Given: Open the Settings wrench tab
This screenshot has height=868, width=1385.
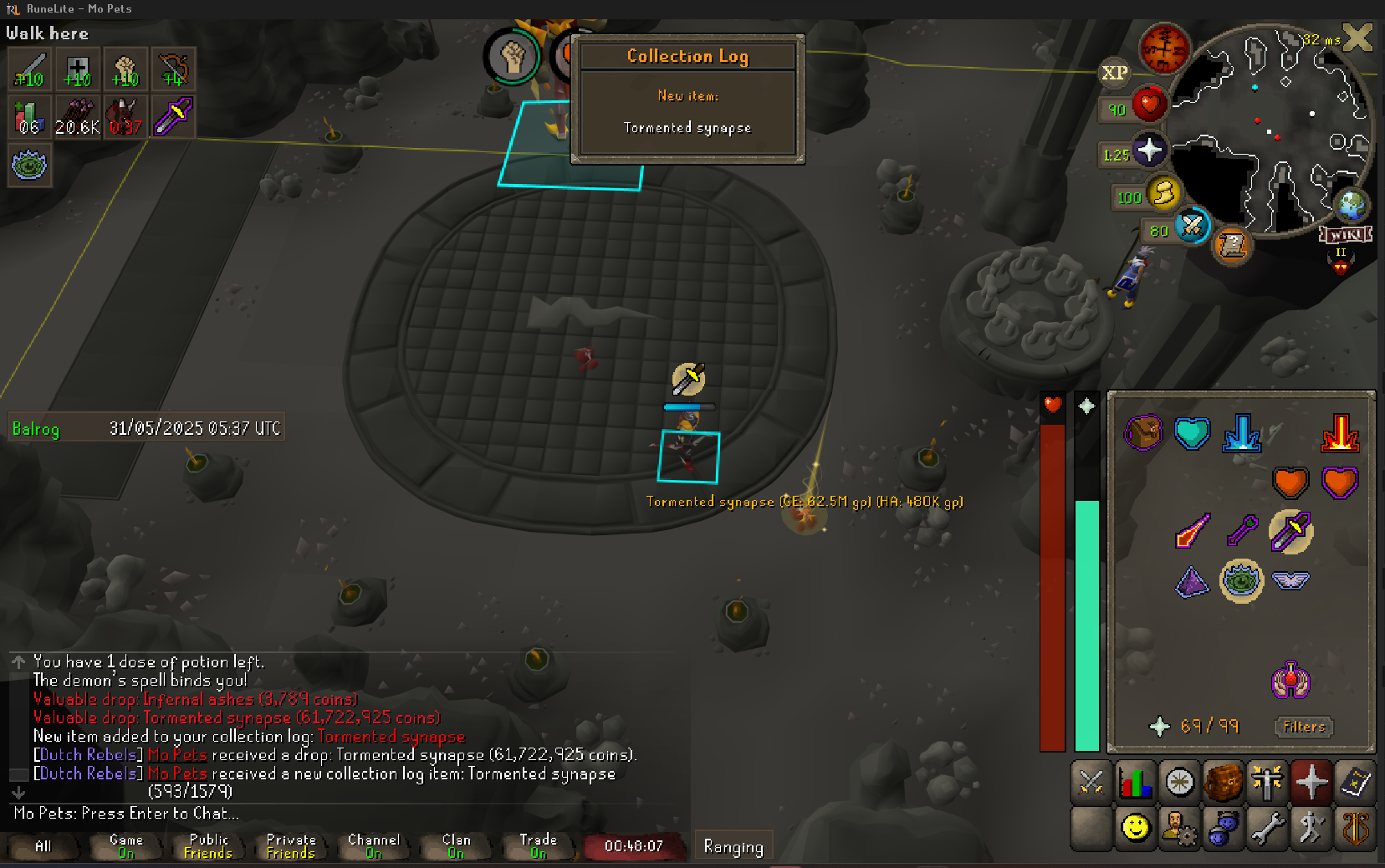Looking at the screenshot, I should pos(1267,828).
